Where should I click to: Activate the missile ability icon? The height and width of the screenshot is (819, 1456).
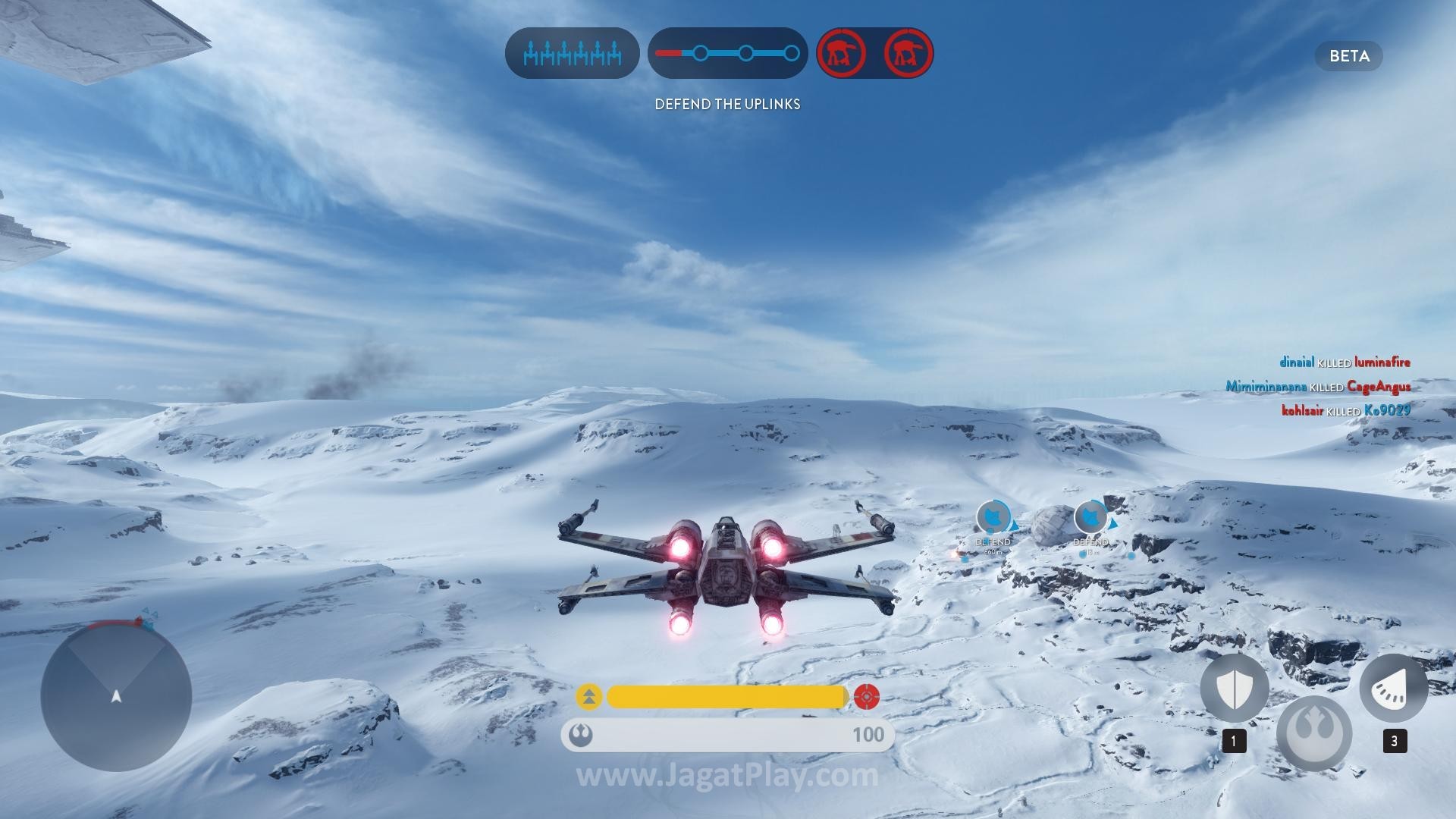[x=1393, y=689]
